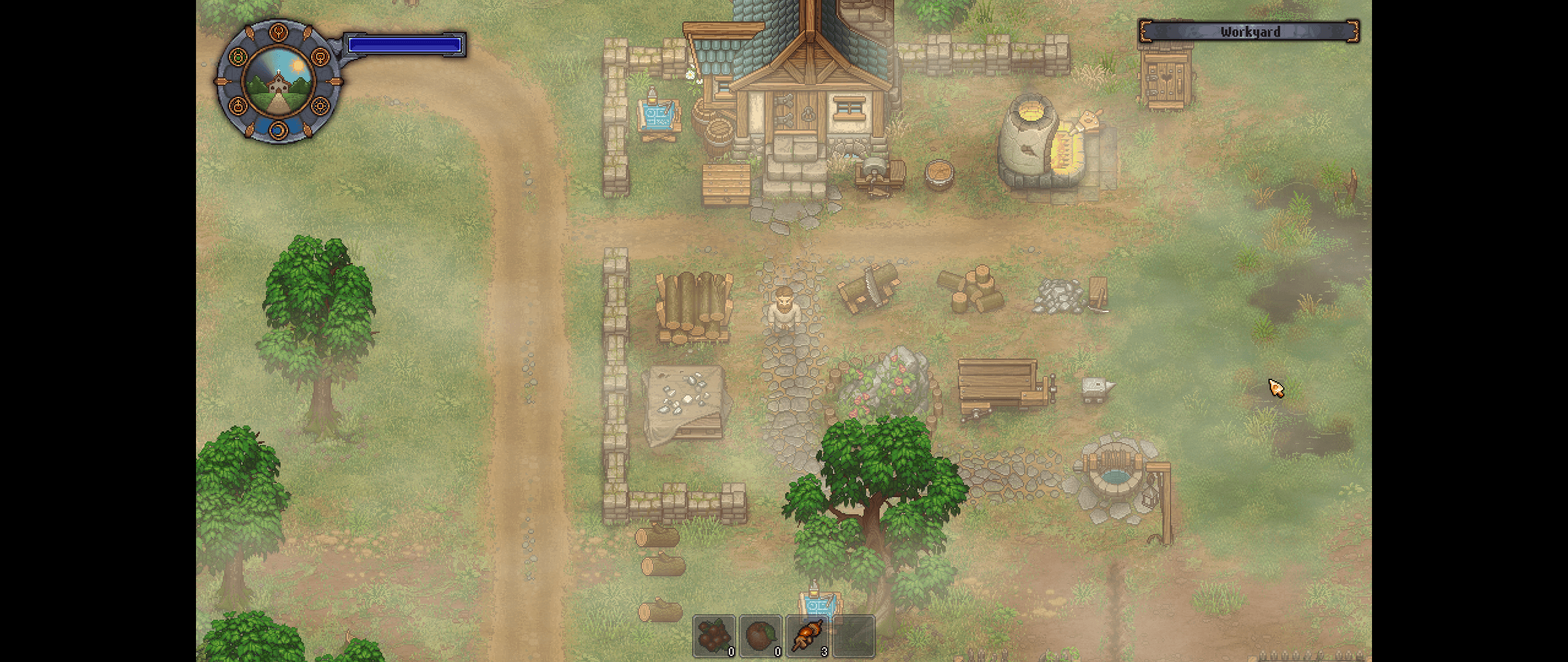
Task: Select the brown berries hotbar slot
Action: pos(714,636)
